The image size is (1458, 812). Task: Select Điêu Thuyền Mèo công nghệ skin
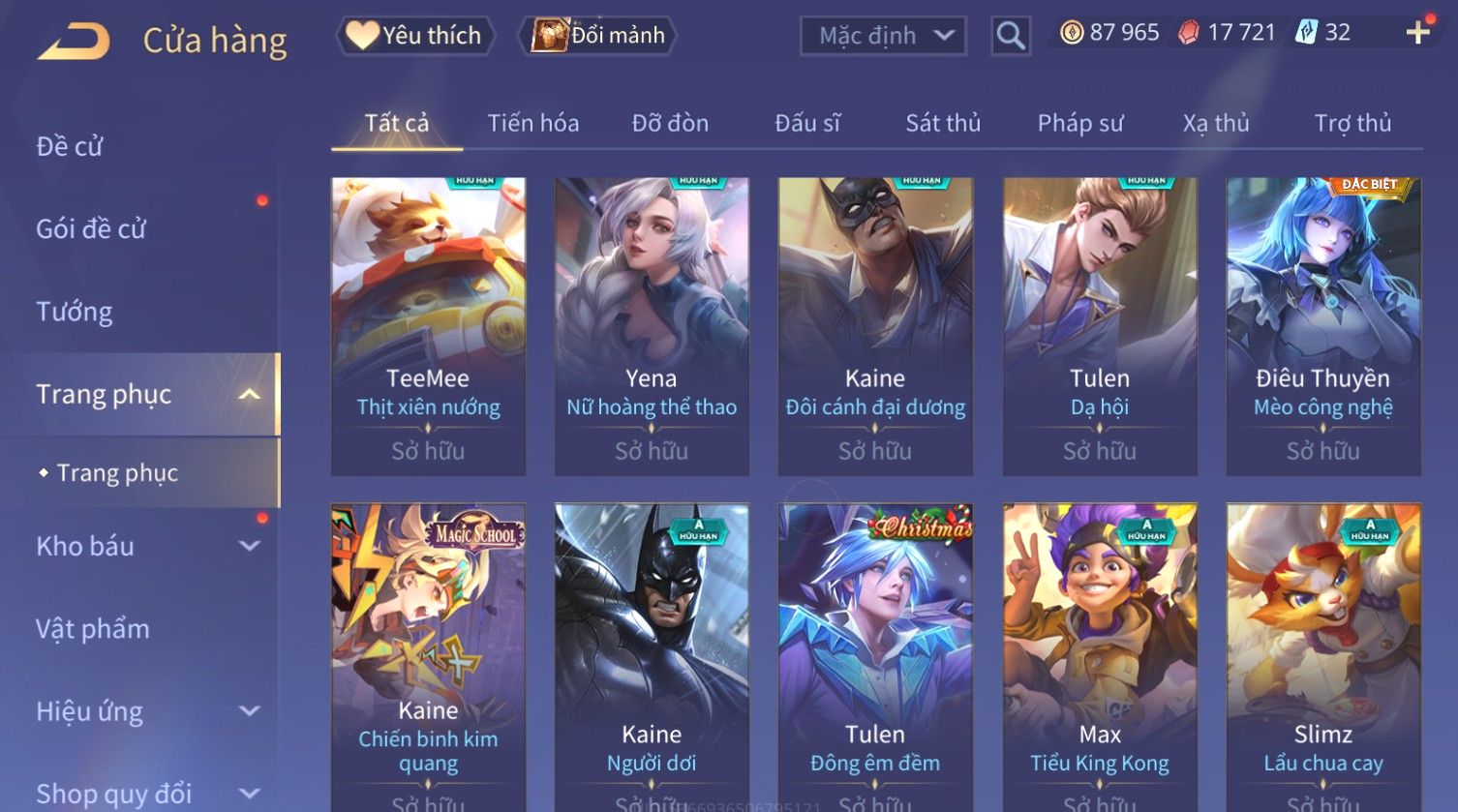coord(1322,325)
